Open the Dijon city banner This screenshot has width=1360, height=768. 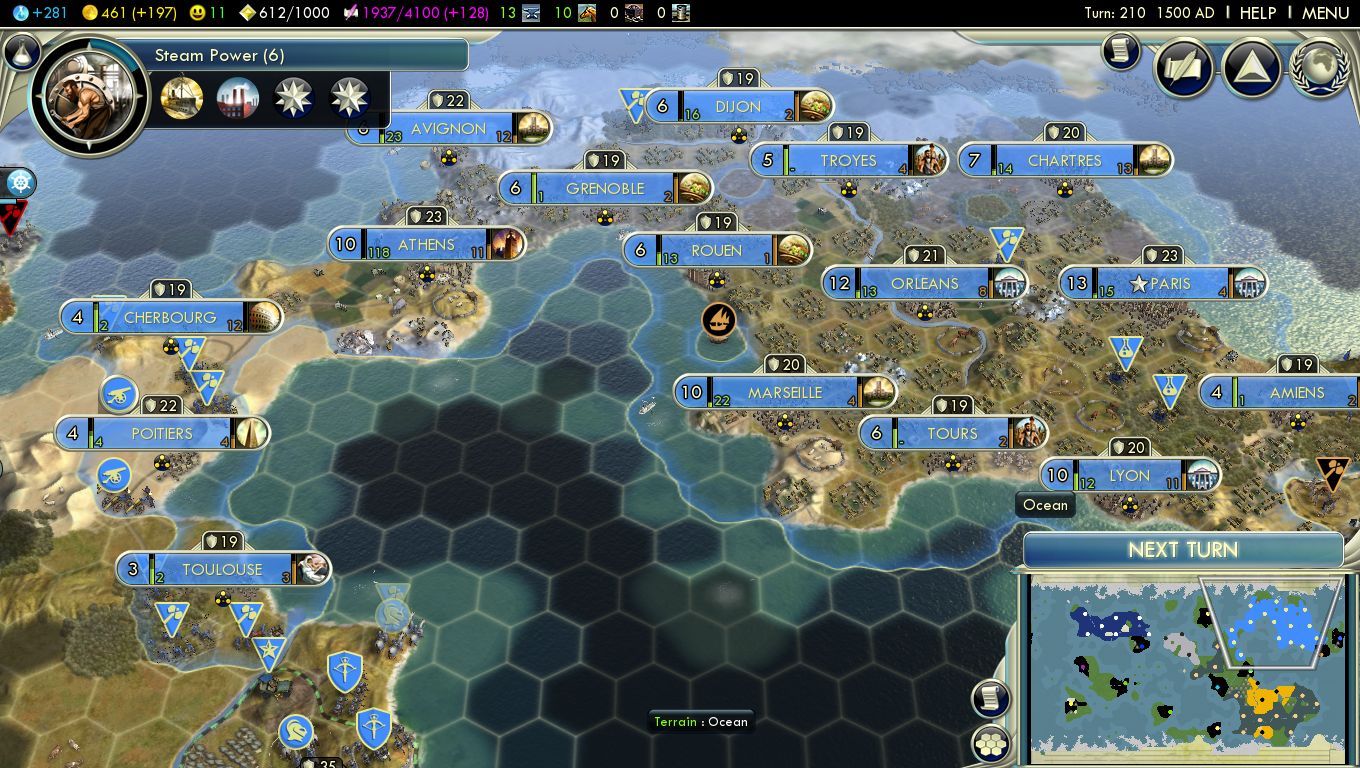pos(738,107)
